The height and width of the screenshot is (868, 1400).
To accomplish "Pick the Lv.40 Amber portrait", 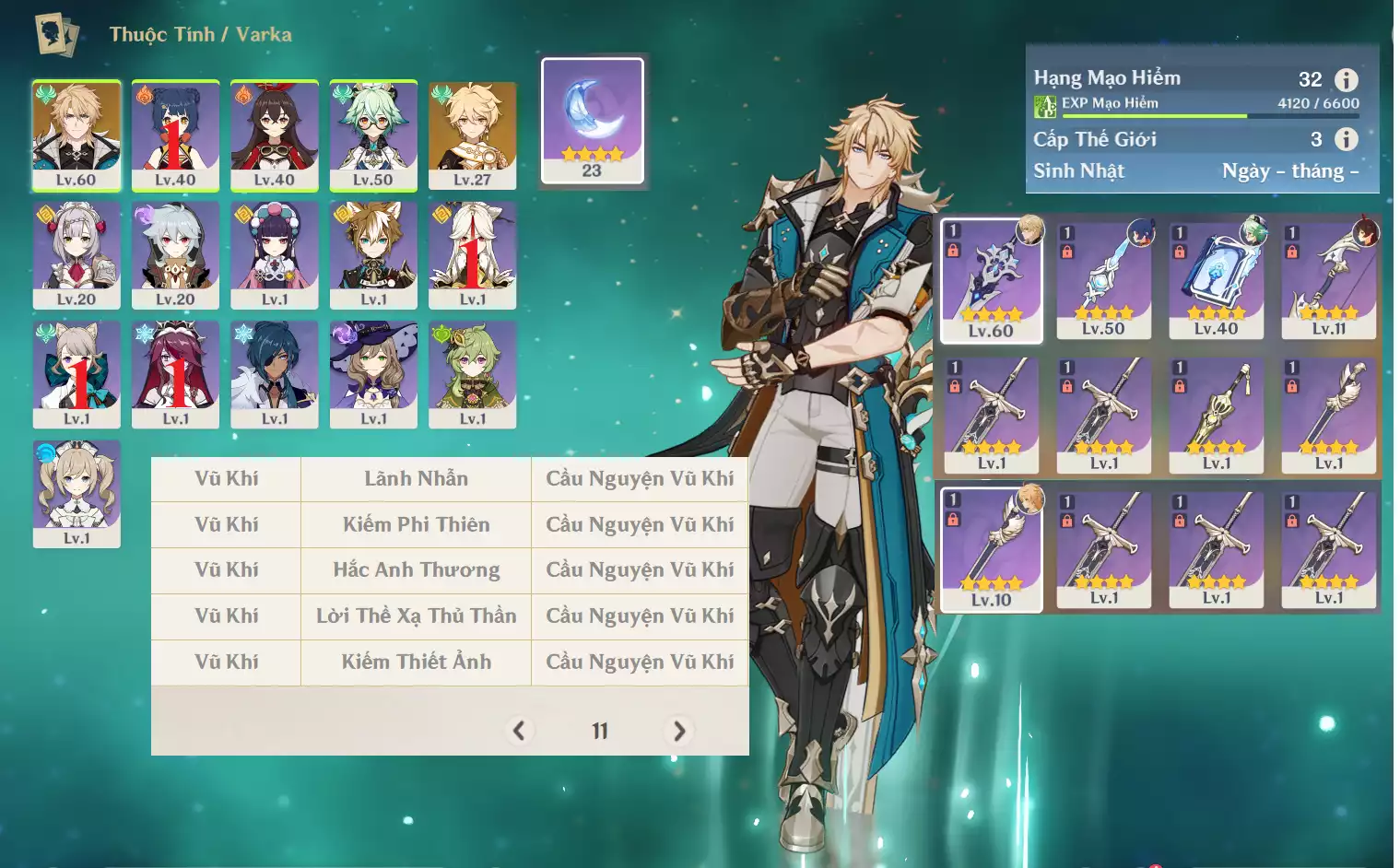I will pos(275,135).
